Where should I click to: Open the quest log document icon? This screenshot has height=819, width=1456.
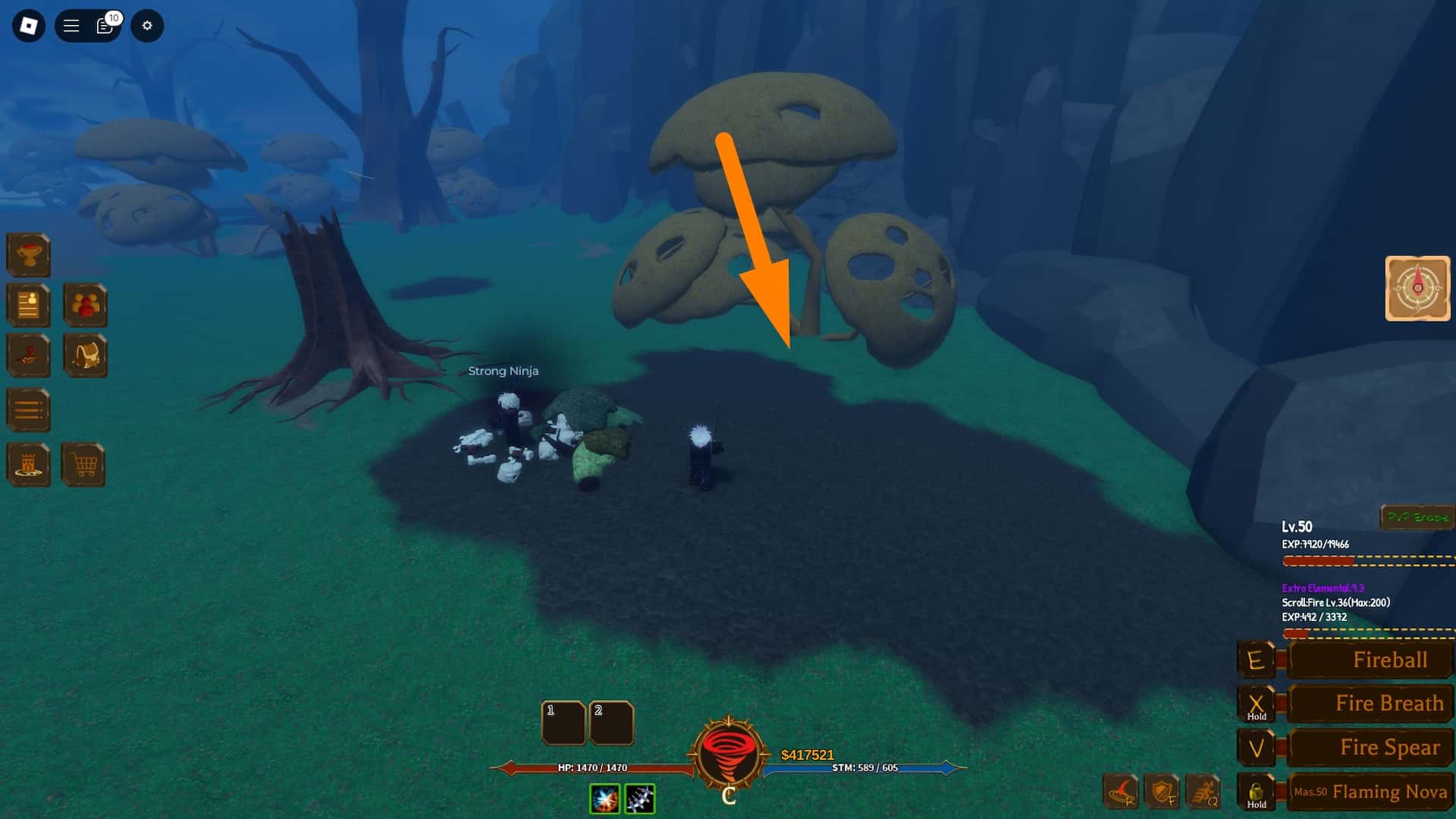28,306
